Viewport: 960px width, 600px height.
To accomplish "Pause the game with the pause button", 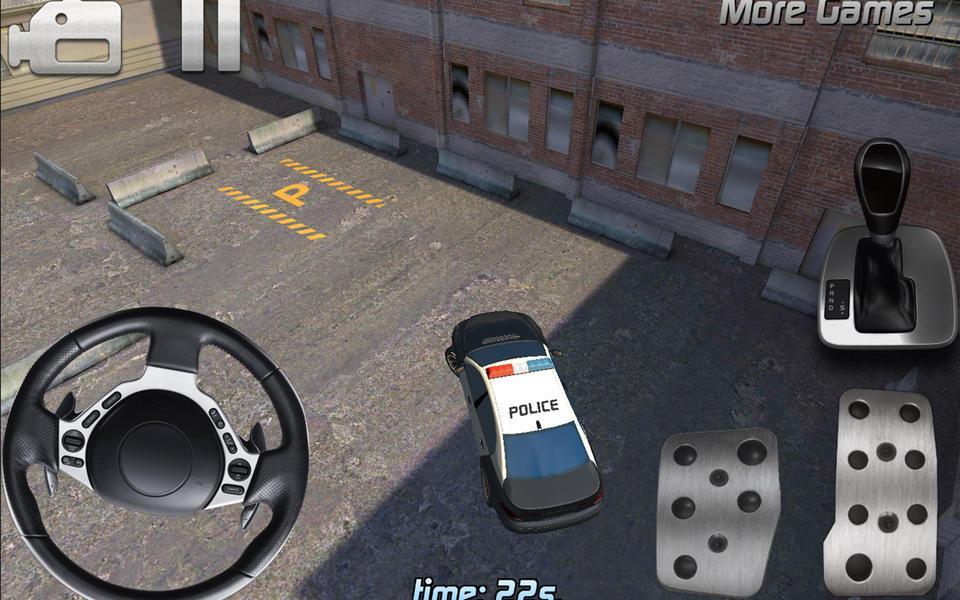I will pos(211,37).
